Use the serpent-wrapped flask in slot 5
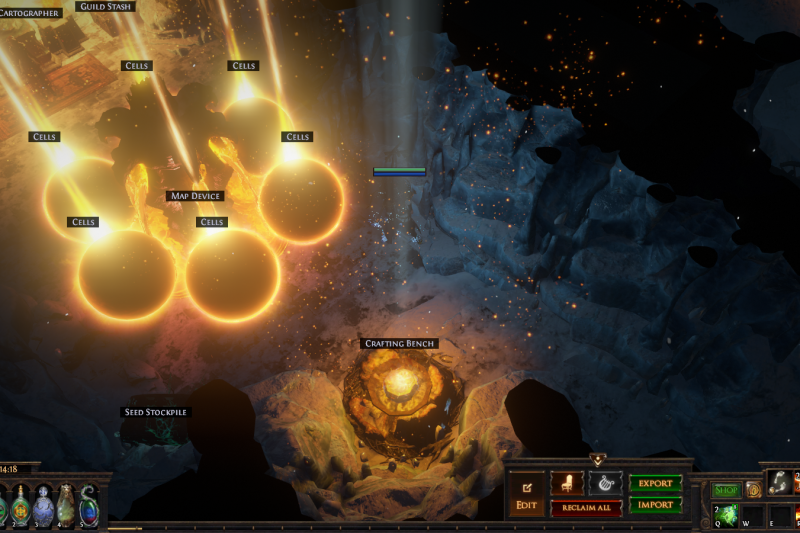 89,505
